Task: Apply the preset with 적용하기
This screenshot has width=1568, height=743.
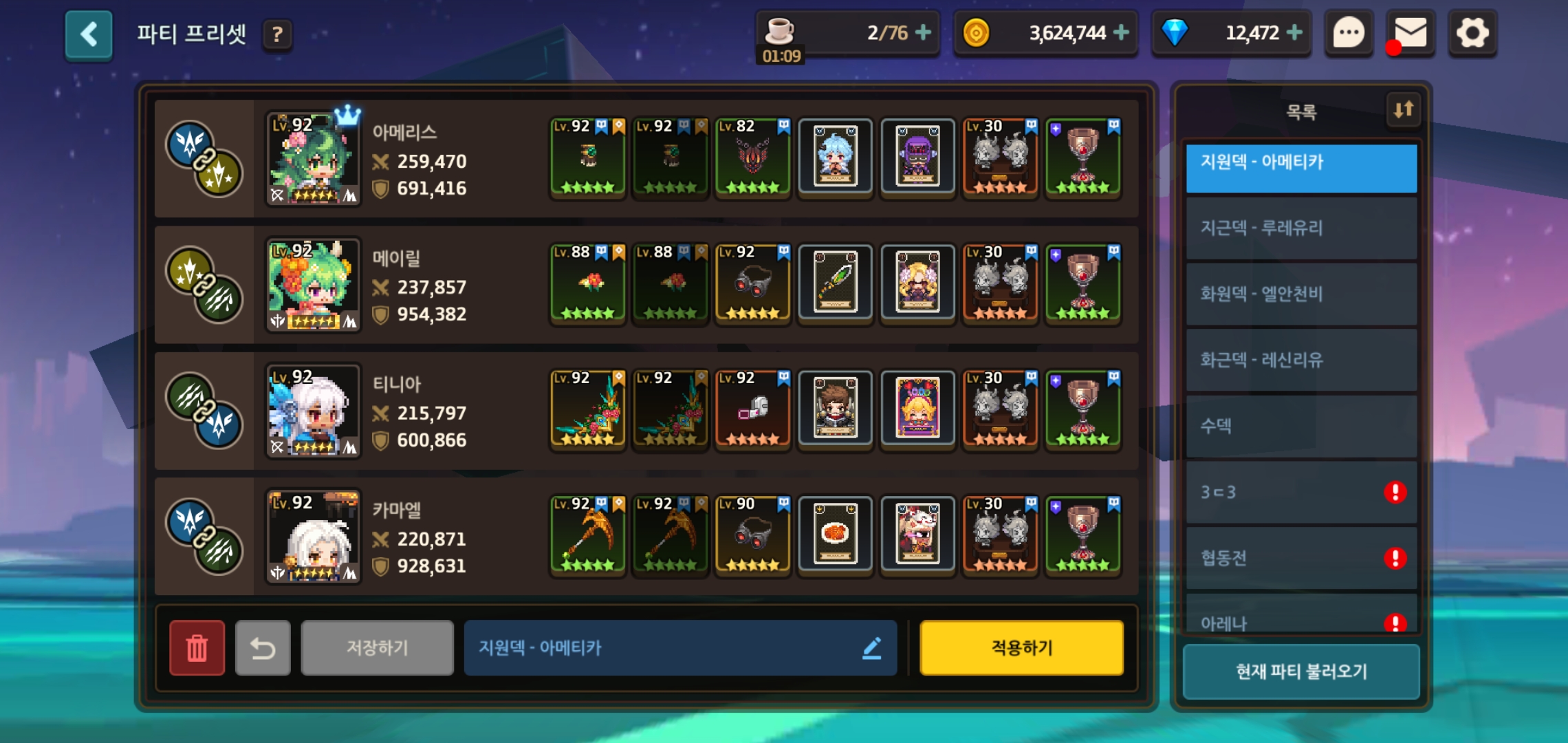Action: 1021,648
